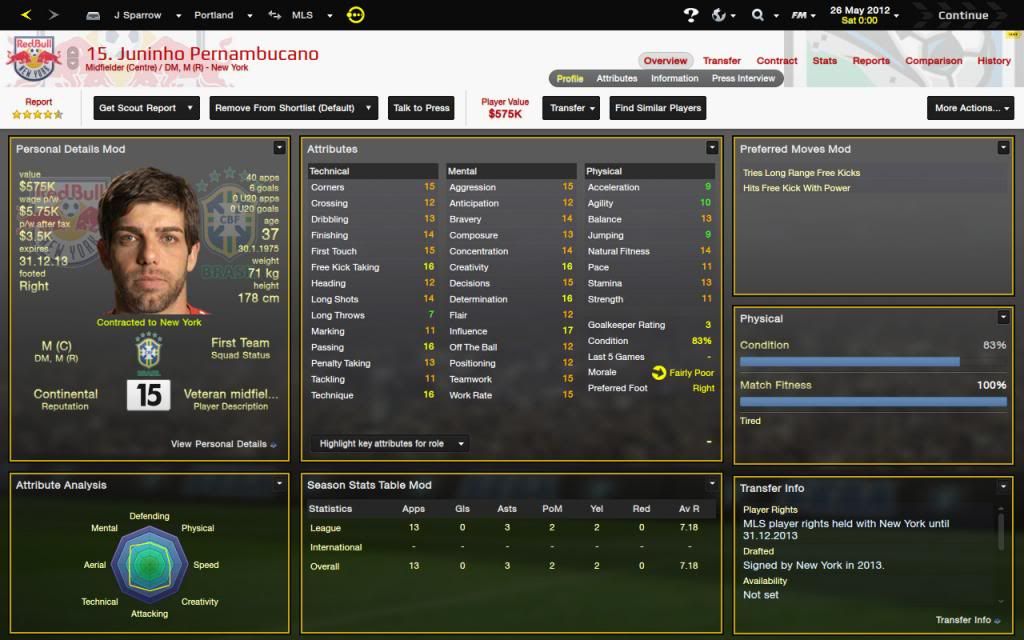
Task: Click Find Similar Players
Action: pos(658,108)
